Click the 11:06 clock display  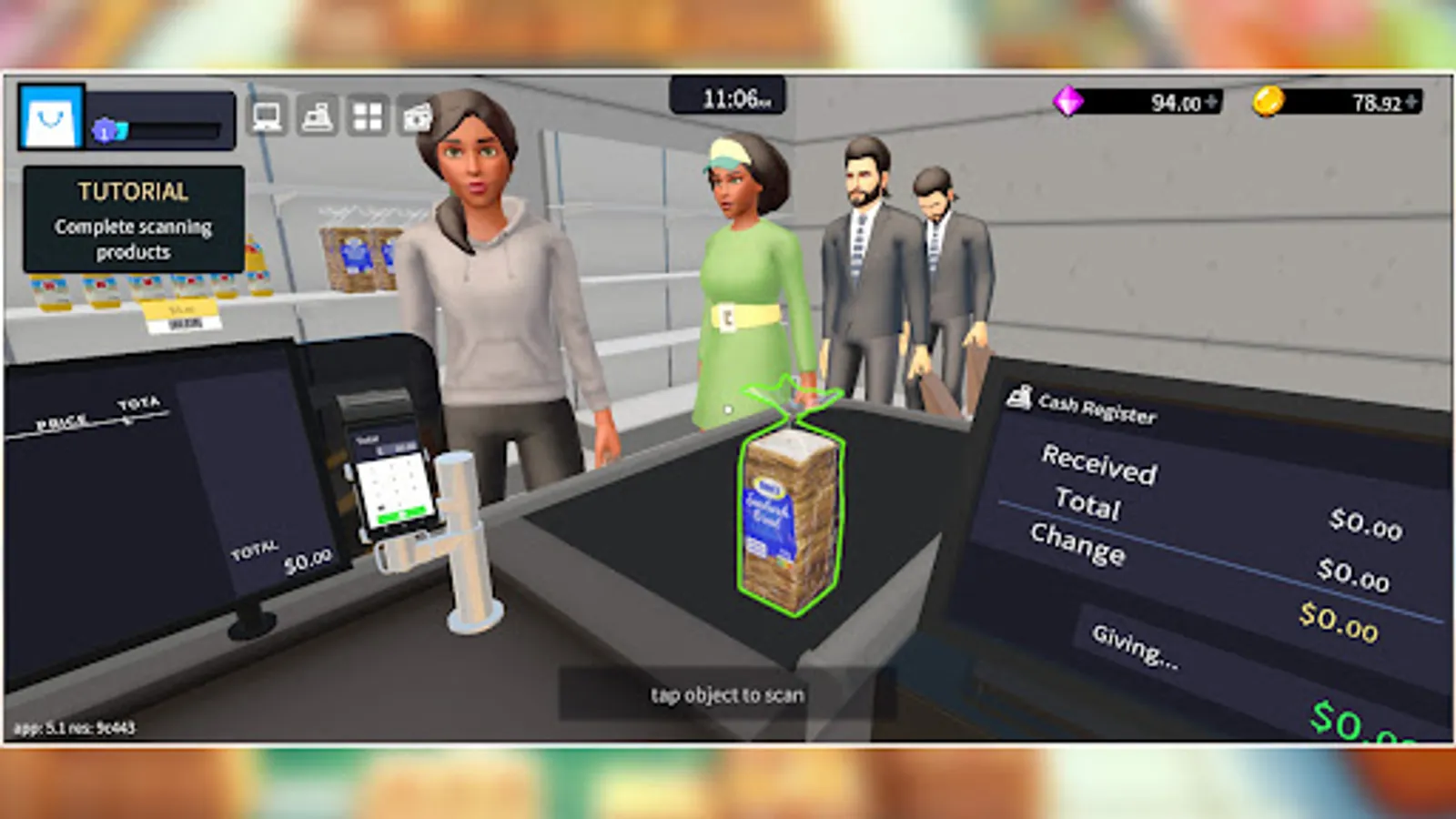pyautogui.click(x=729, y=96)
